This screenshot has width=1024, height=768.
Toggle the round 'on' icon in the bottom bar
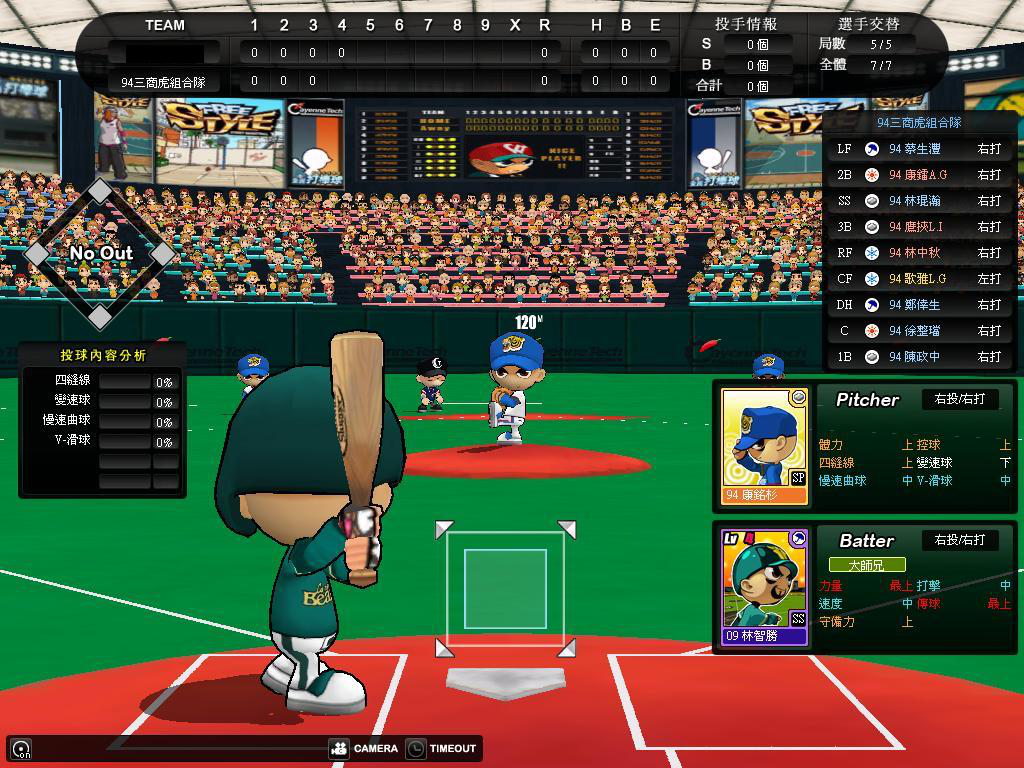click(21, 748)
